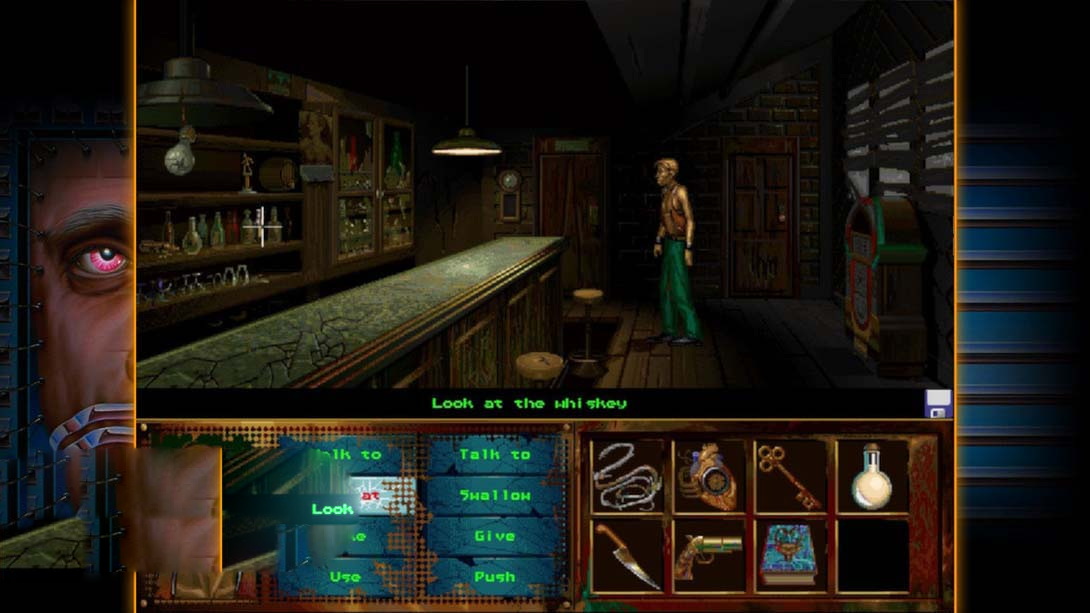Choose the round glass flask item
The width and height of the screenshot is (1090, 613).
tap(872, 476)
